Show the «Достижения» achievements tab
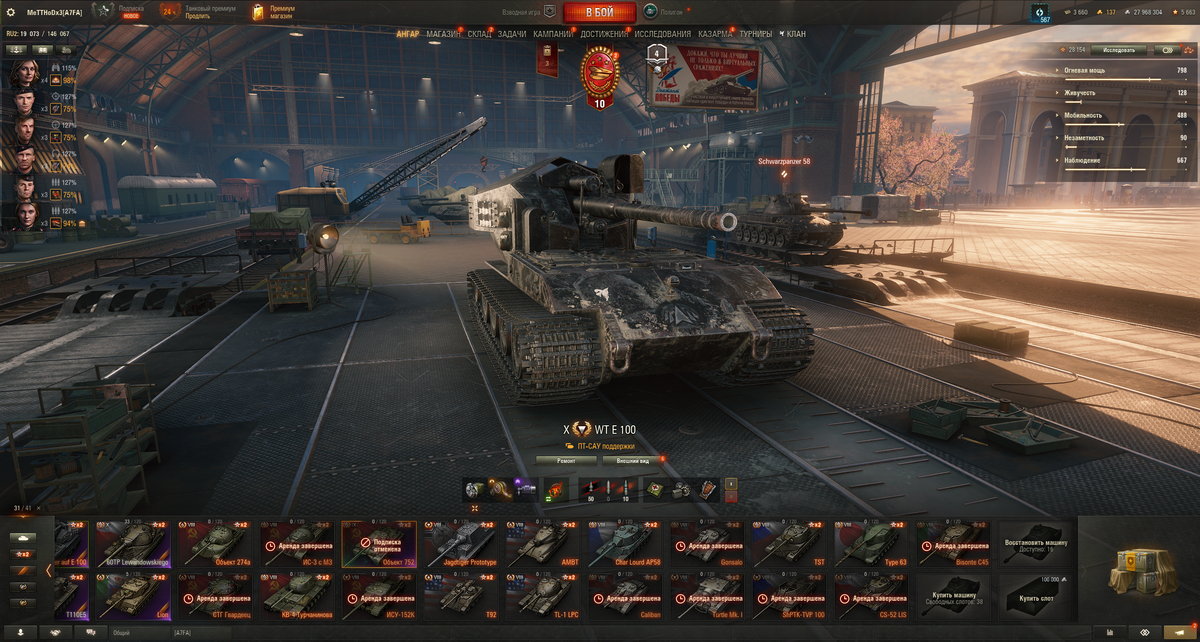This screenshot has width=1200, height=642. (x=604, y=34)
